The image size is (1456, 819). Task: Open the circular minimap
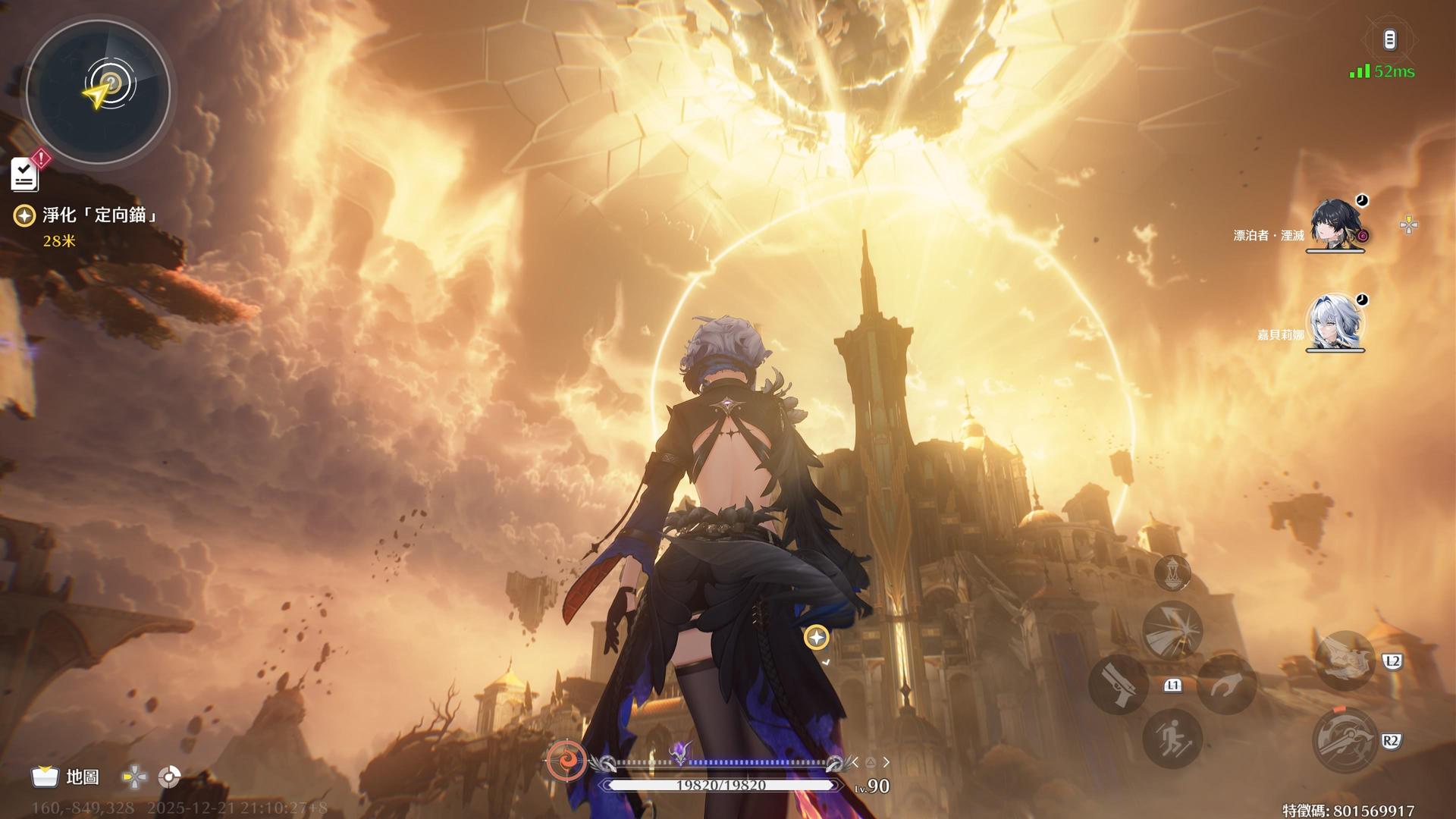tap(98, 91)
